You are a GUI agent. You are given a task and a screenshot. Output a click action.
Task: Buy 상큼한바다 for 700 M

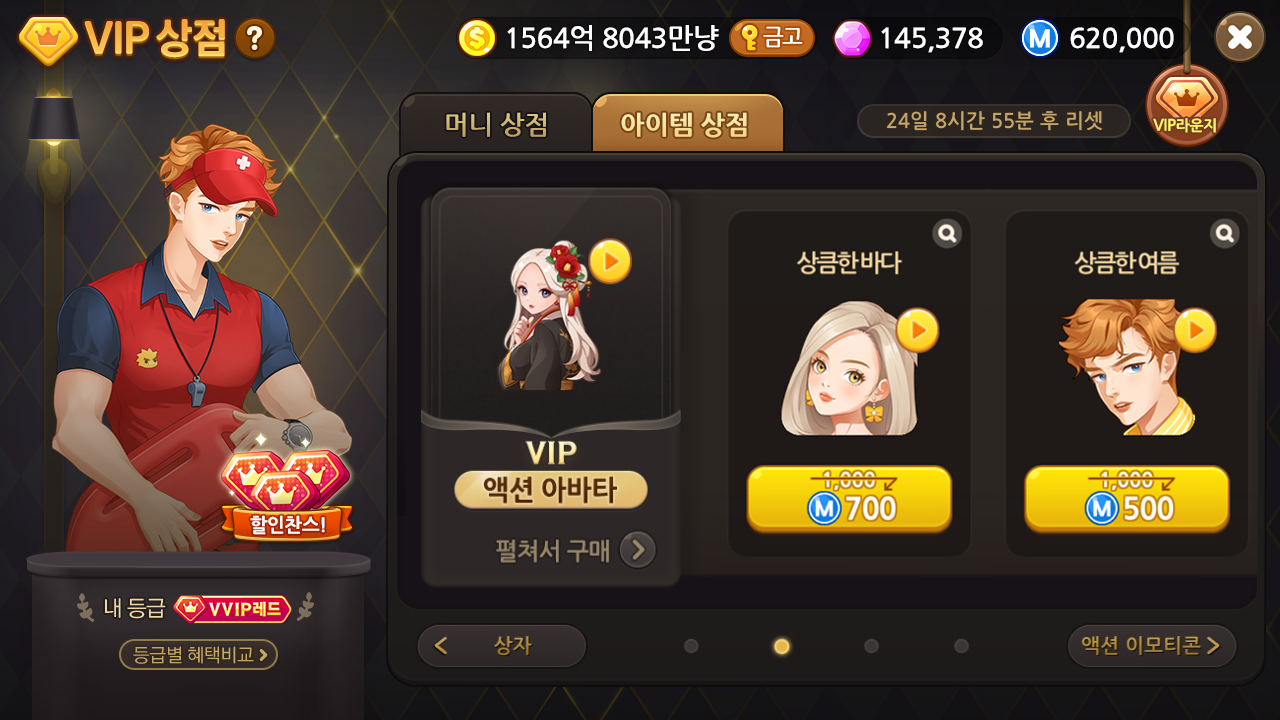tap(848, 499)
